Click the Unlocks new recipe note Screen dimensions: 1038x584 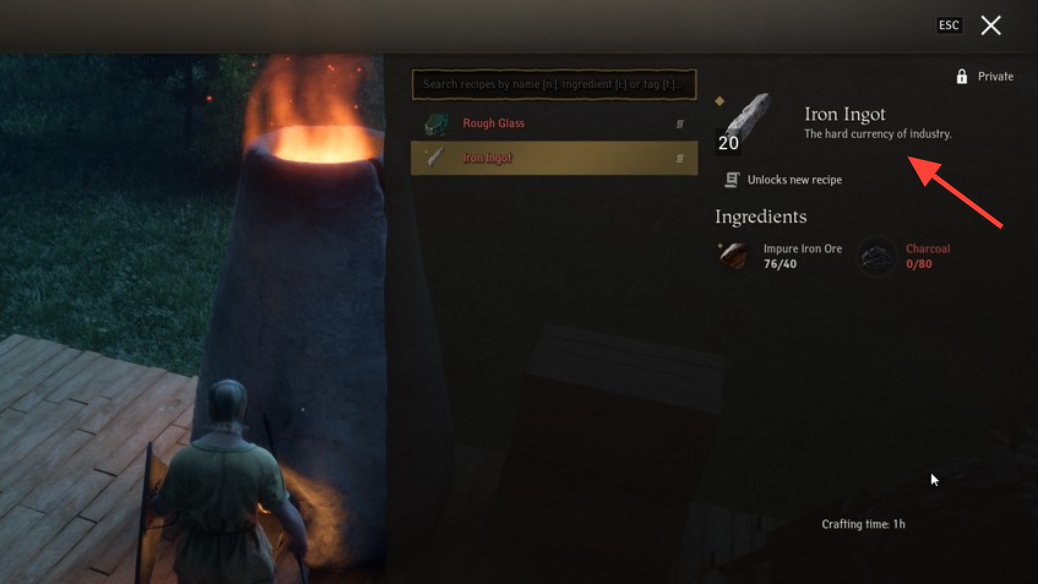784,180
